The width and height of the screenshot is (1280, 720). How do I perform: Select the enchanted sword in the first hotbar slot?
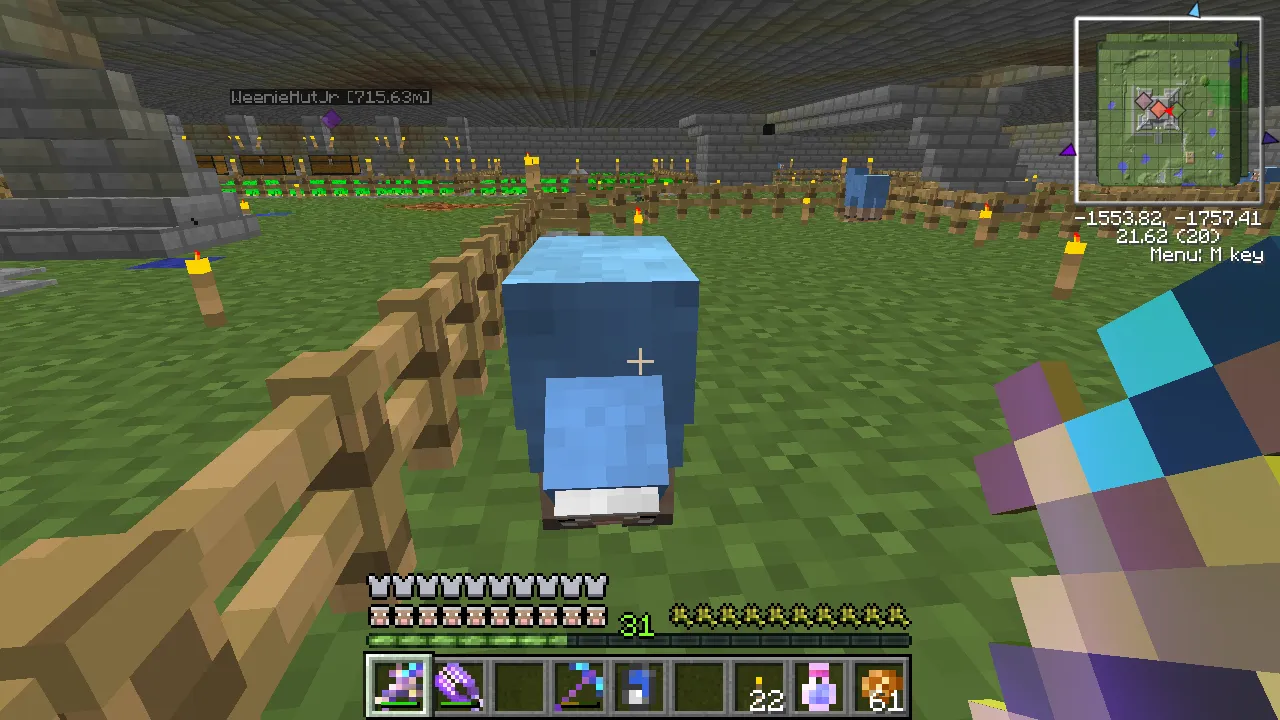[x=398, y=683]
